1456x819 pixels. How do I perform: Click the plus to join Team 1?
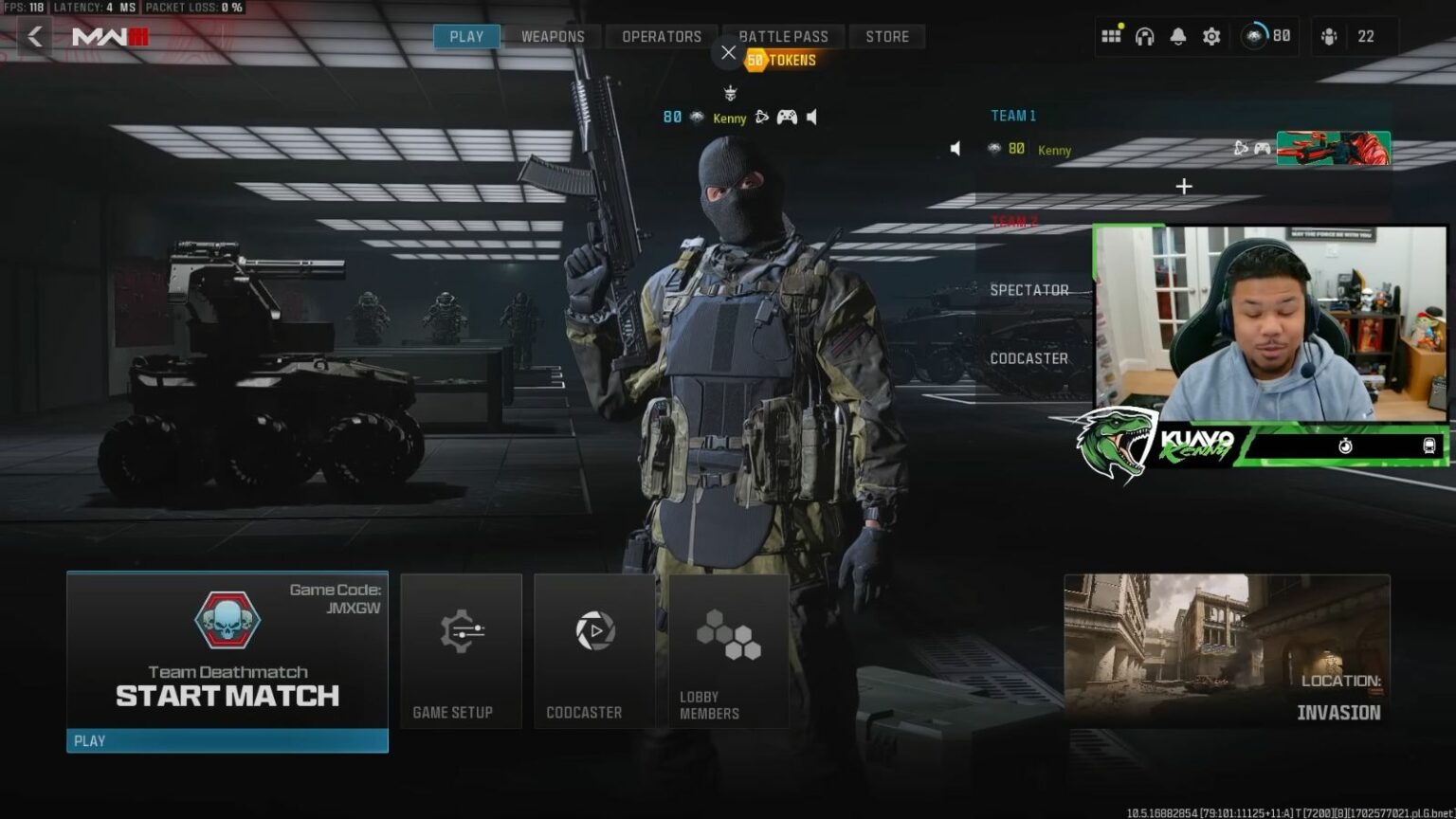point(1183,186)
